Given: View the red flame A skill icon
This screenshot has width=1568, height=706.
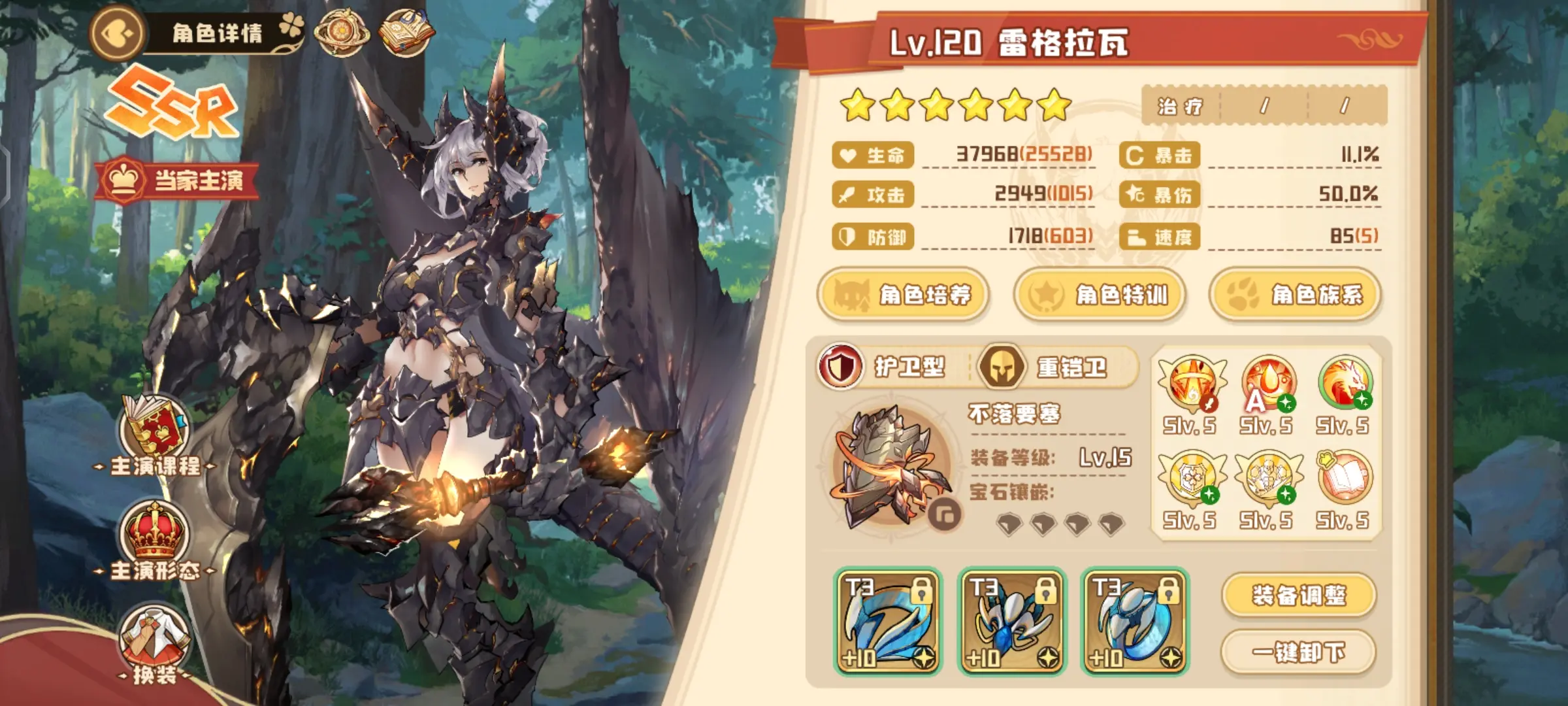Looking at the screenshot, I should (x=1267, y=384).
